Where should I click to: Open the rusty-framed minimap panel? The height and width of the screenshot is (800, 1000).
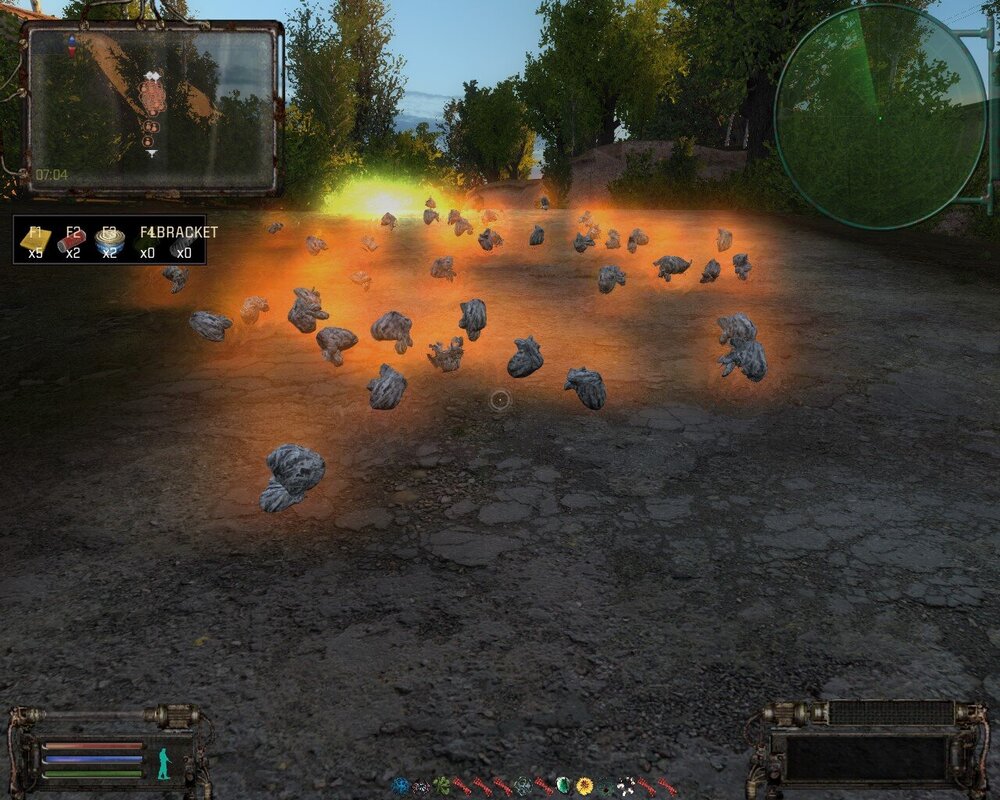(152, 108)
